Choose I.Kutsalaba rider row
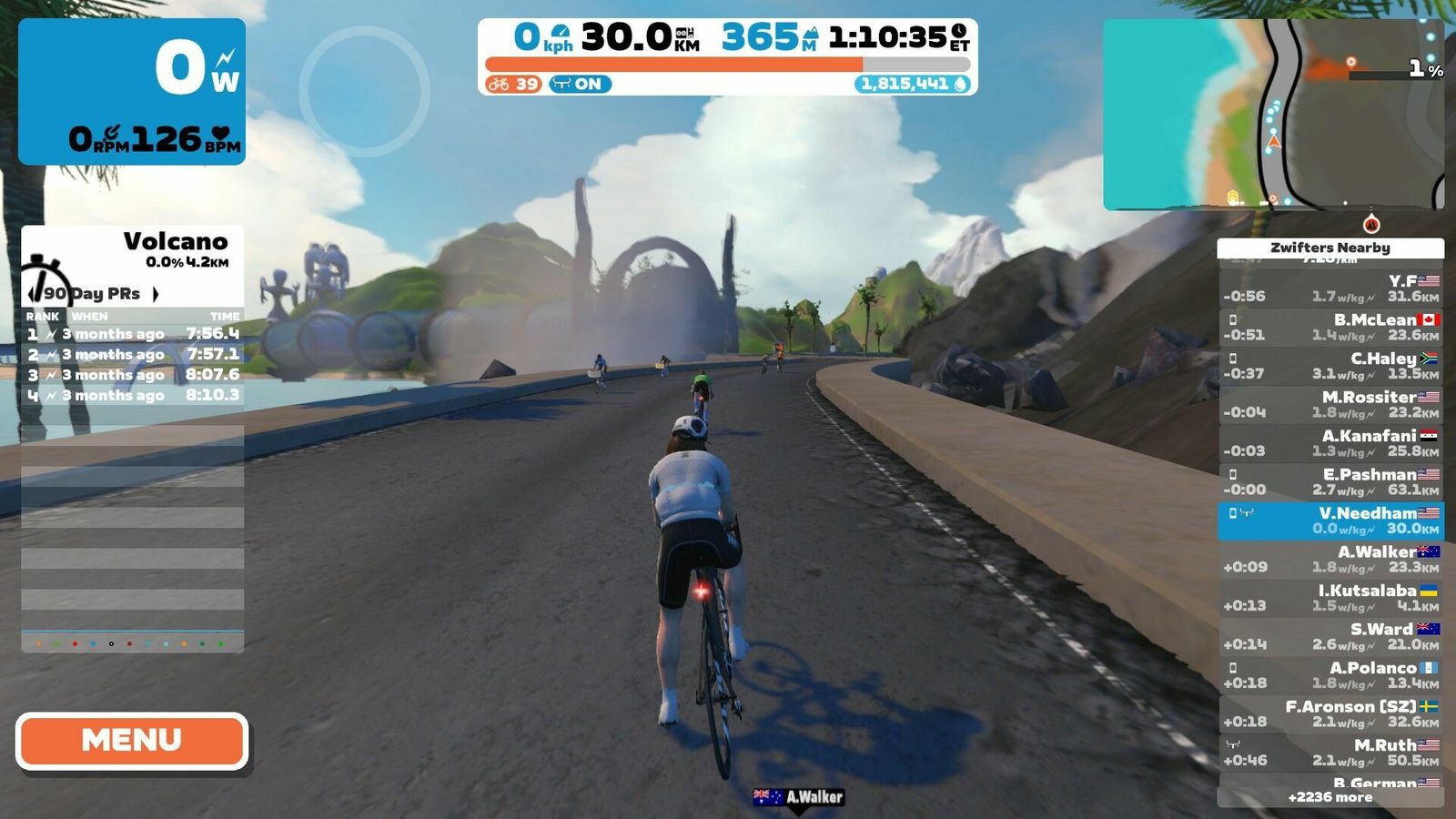Image resolution: width=1456 pixels, height=819 pixels. point(1330,598)
